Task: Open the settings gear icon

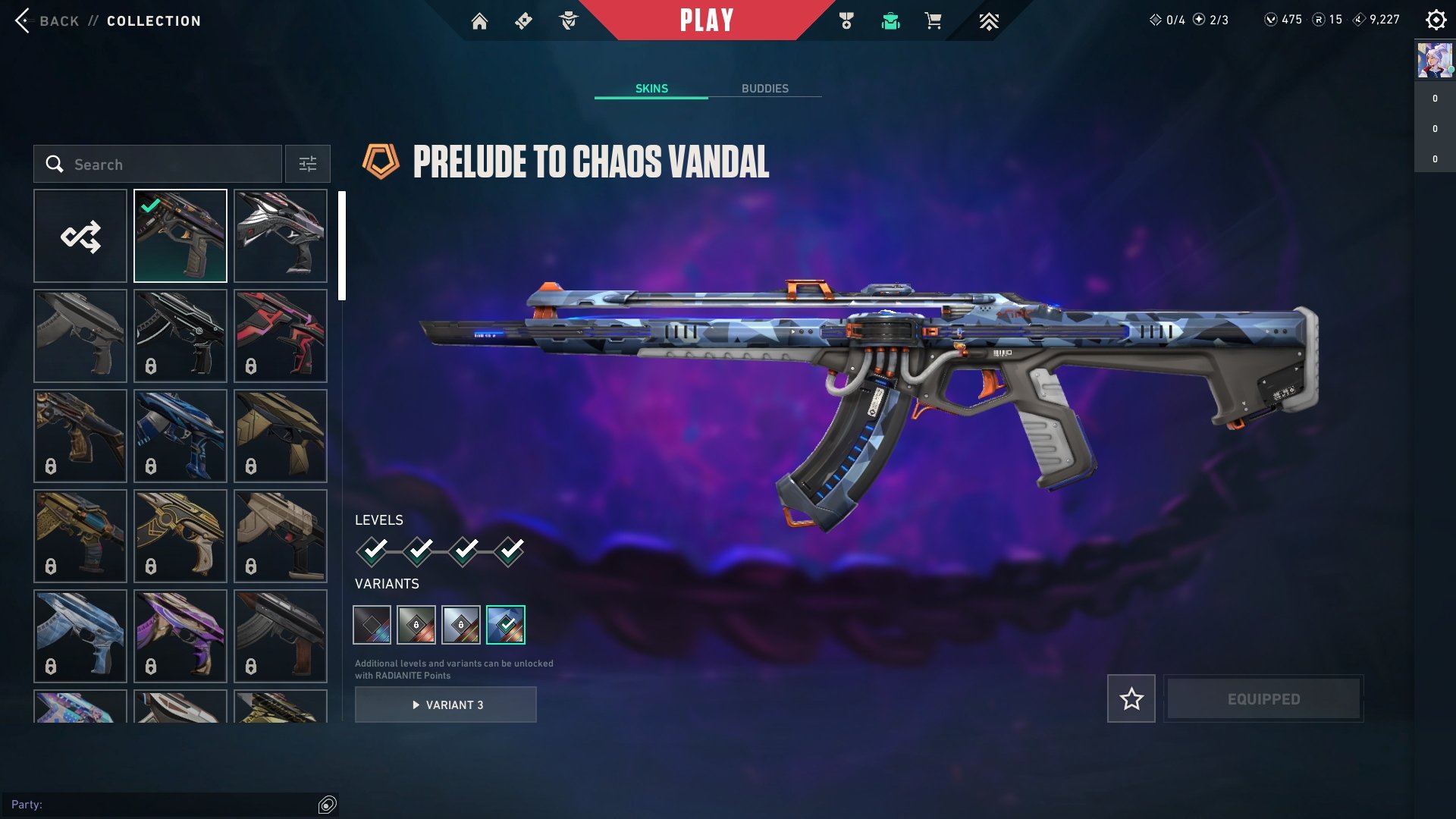Action: (1436, 20)
